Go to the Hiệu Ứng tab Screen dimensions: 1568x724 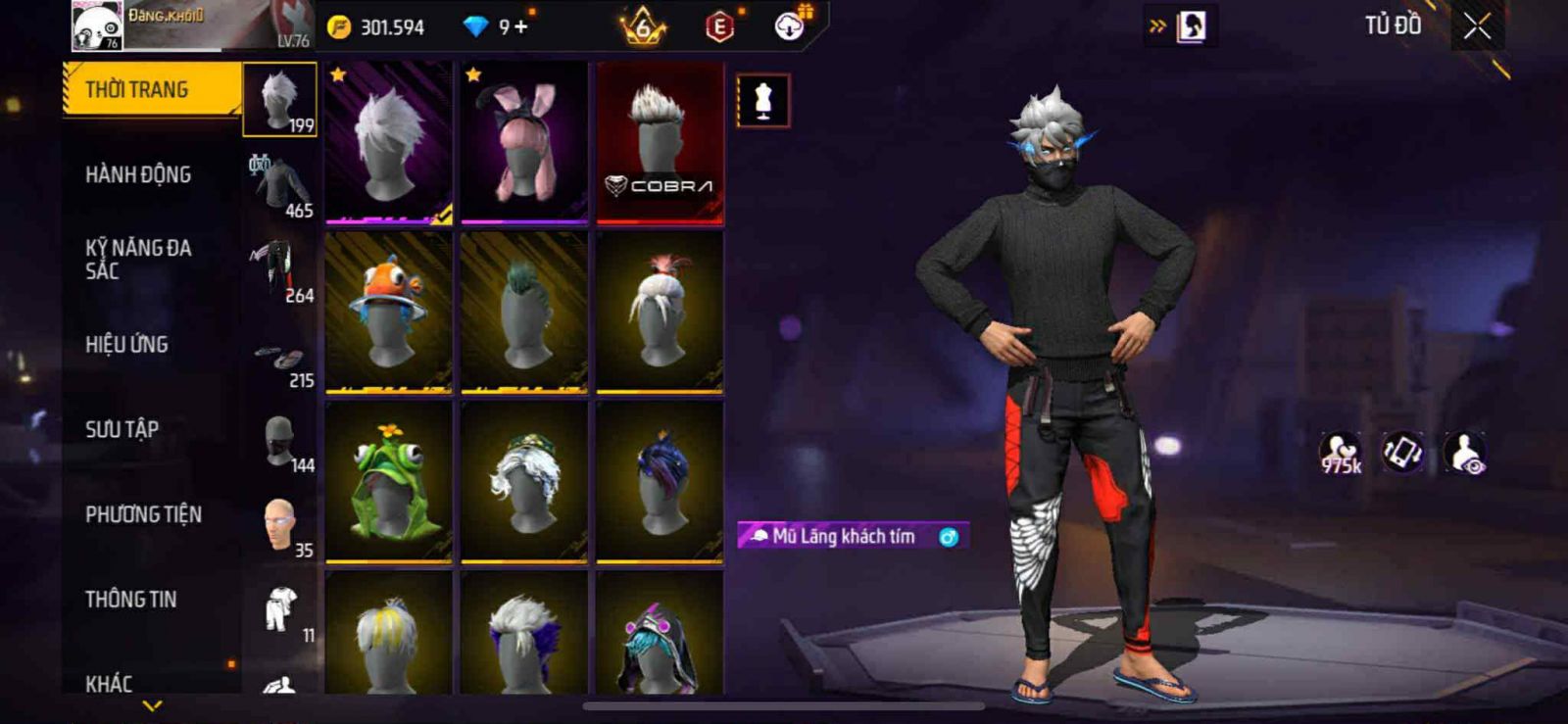click(126, 344)
